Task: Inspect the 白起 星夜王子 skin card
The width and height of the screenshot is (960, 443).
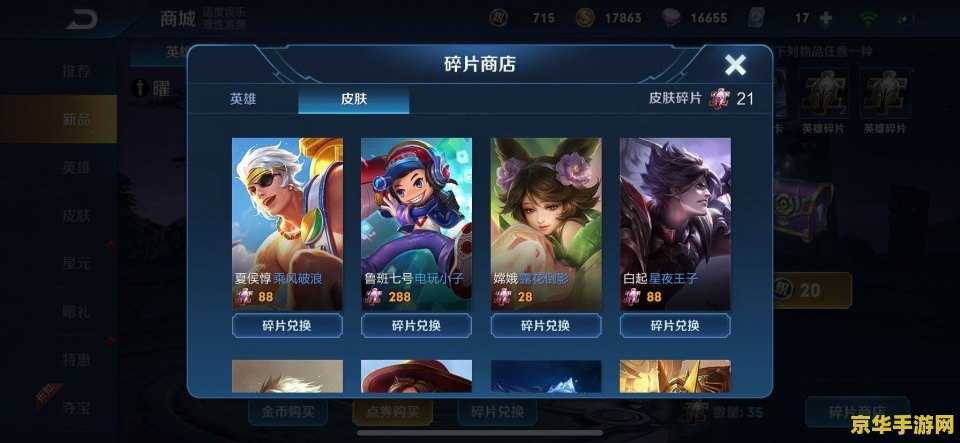Action: point(675,210)
